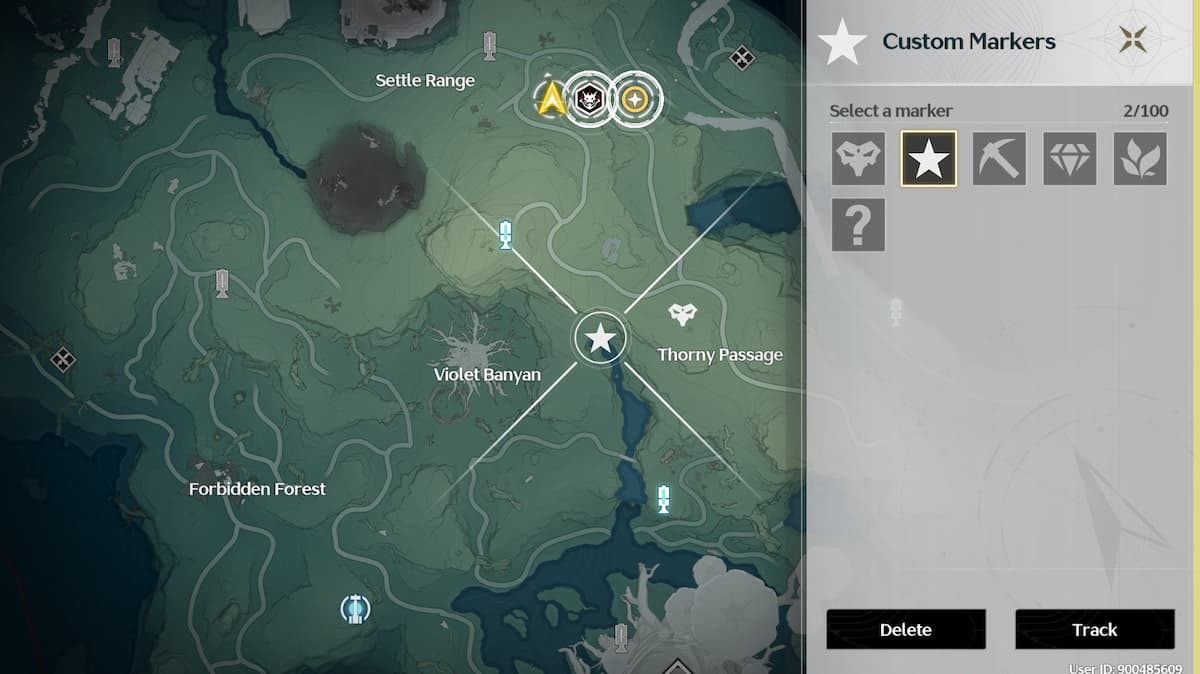Pick the diamond gem marker icon
1200x674 pixels.
(x=1069, y=159)
